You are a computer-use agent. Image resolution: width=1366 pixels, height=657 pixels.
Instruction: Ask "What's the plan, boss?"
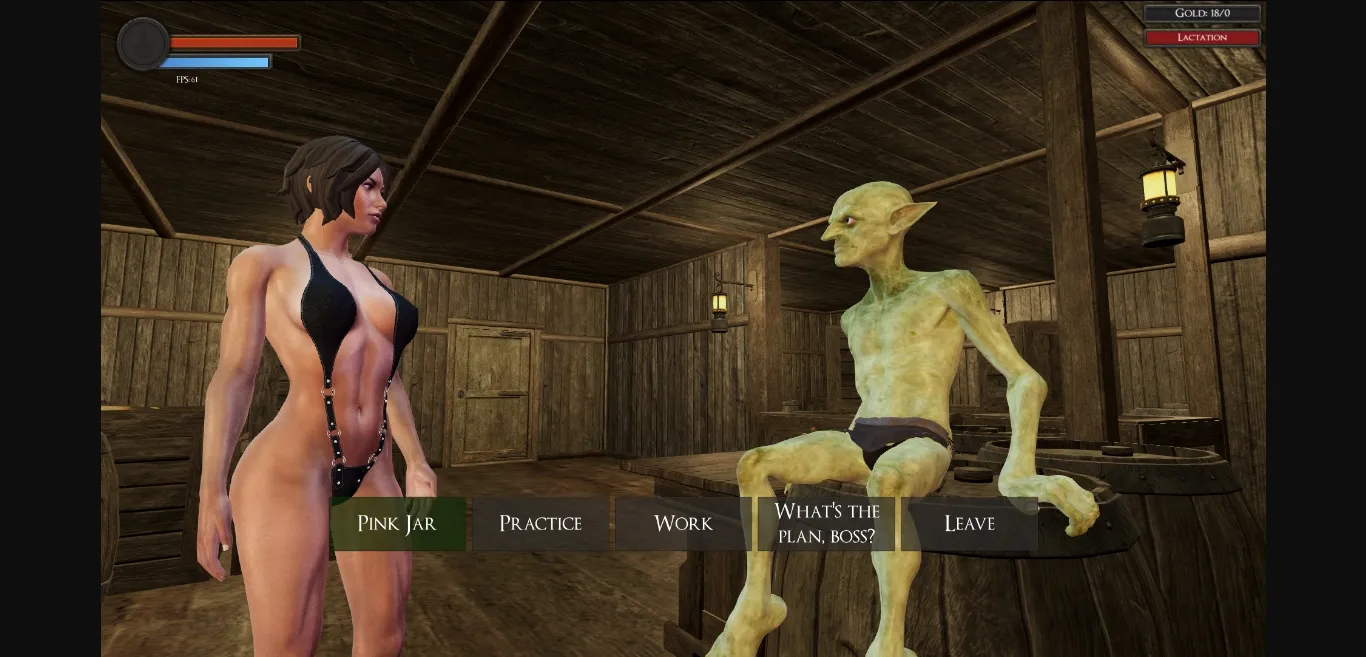[x=826, y=524]
